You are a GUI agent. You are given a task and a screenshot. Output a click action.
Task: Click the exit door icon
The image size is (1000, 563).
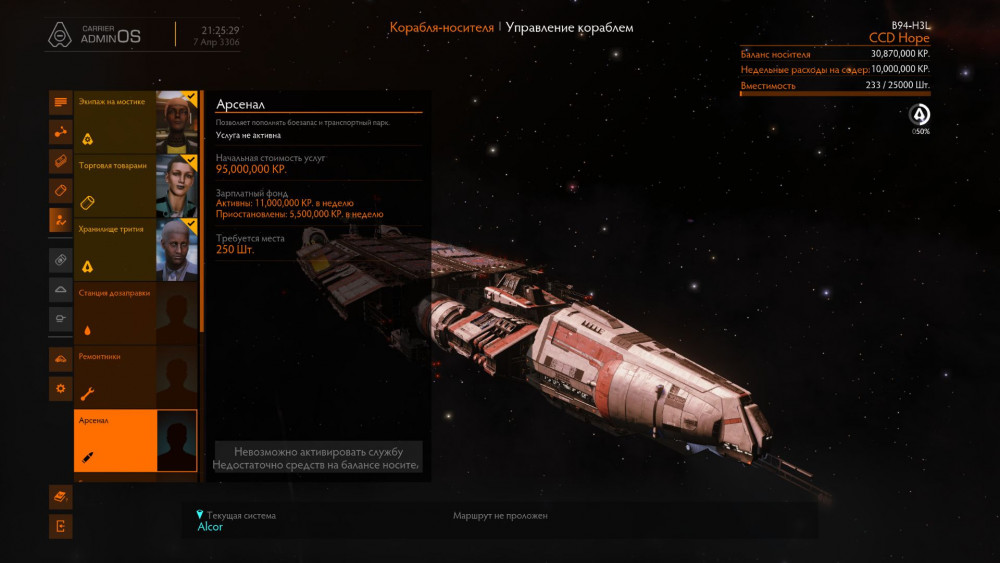[60, 526]
